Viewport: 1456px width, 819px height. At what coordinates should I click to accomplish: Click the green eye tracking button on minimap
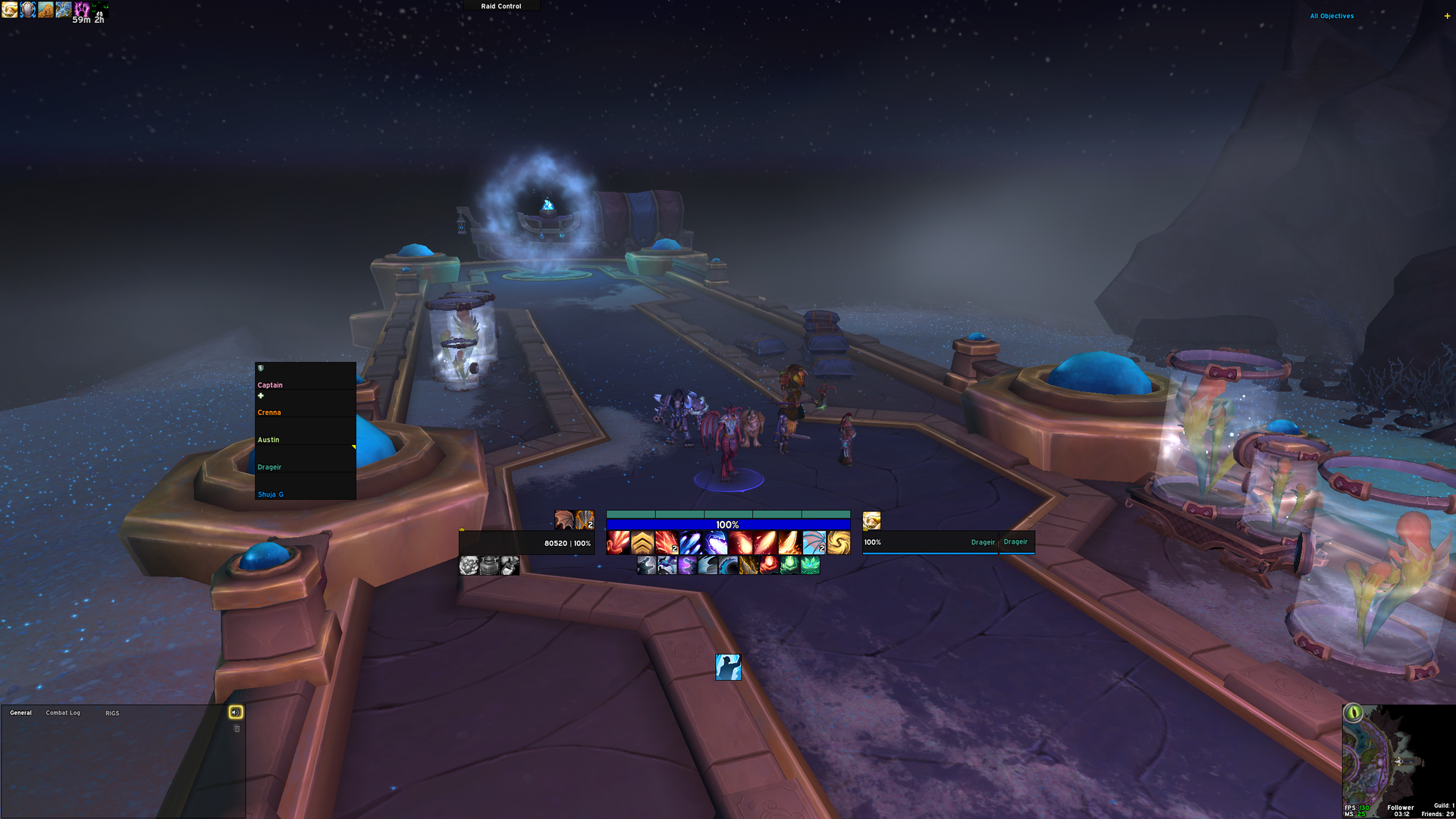click(x=1353, y=713)
